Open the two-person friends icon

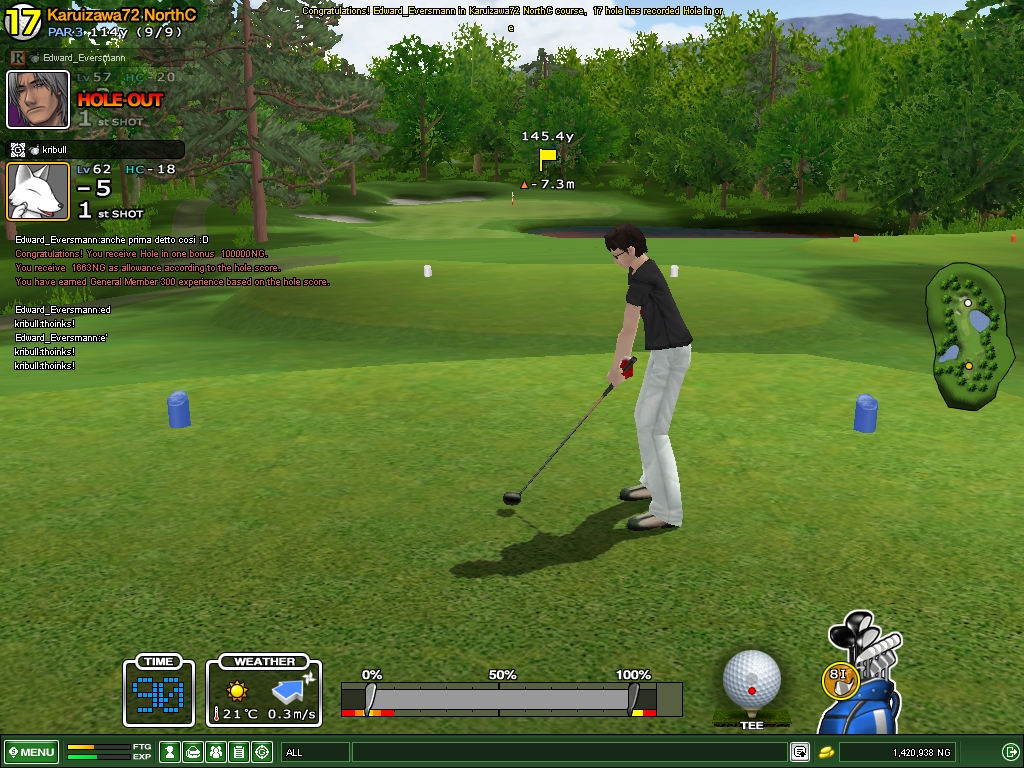(216, 752)
